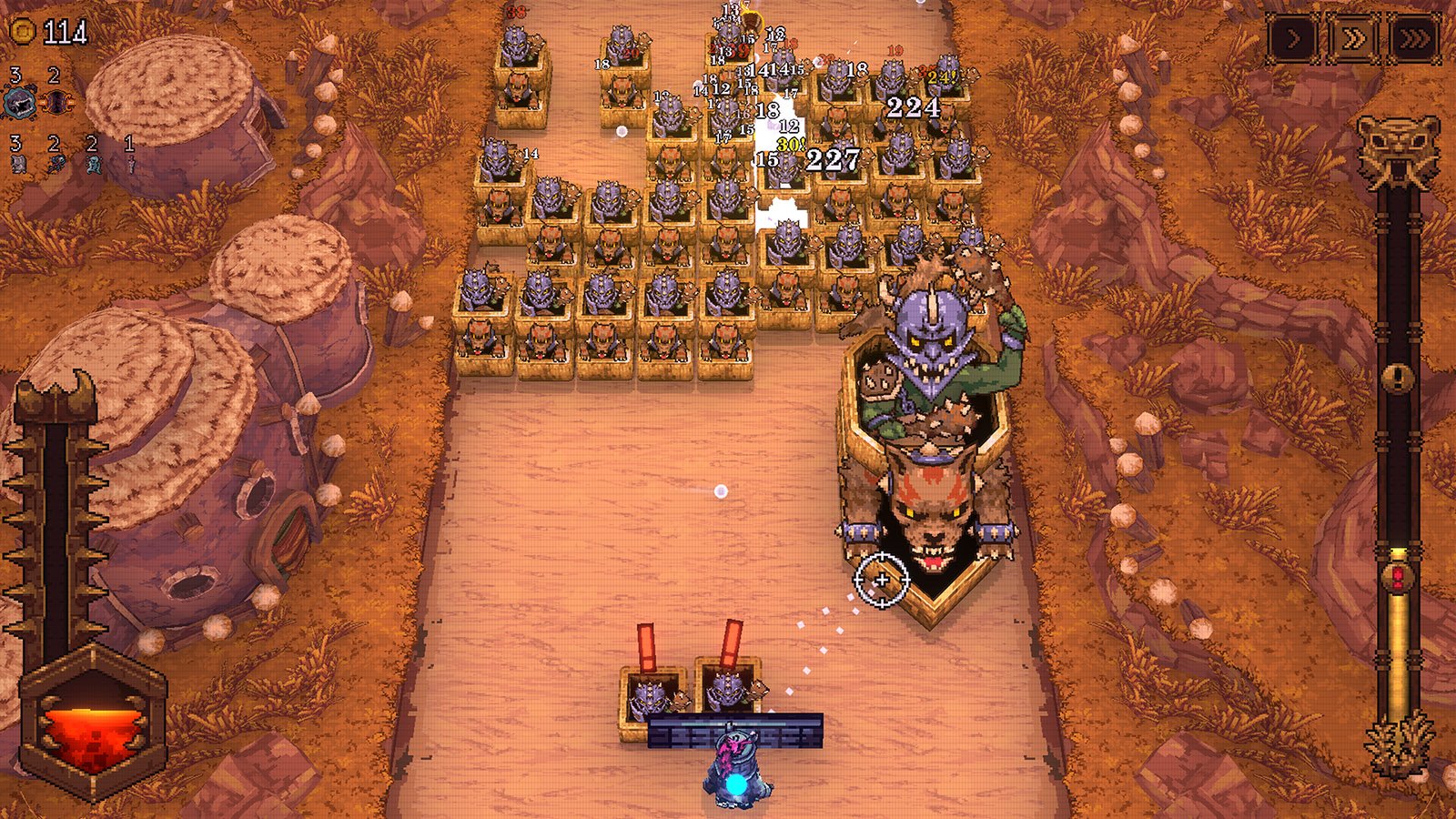Set game speed to single arrow
This screenshot has height=819, width=1456.
tap(1293, 38)
